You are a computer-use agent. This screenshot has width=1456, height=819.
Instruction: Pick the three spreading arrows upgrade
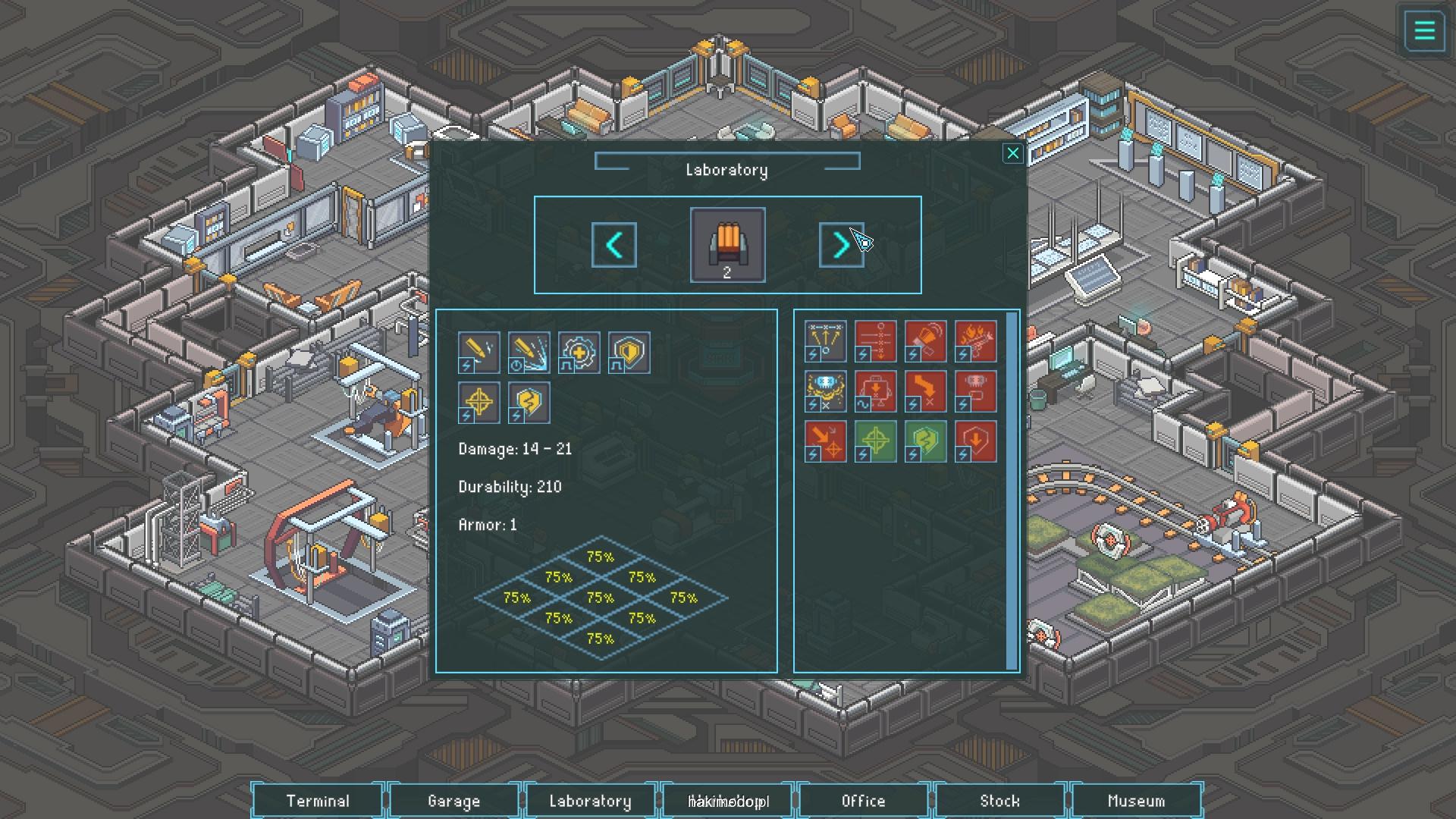[825, 341]
